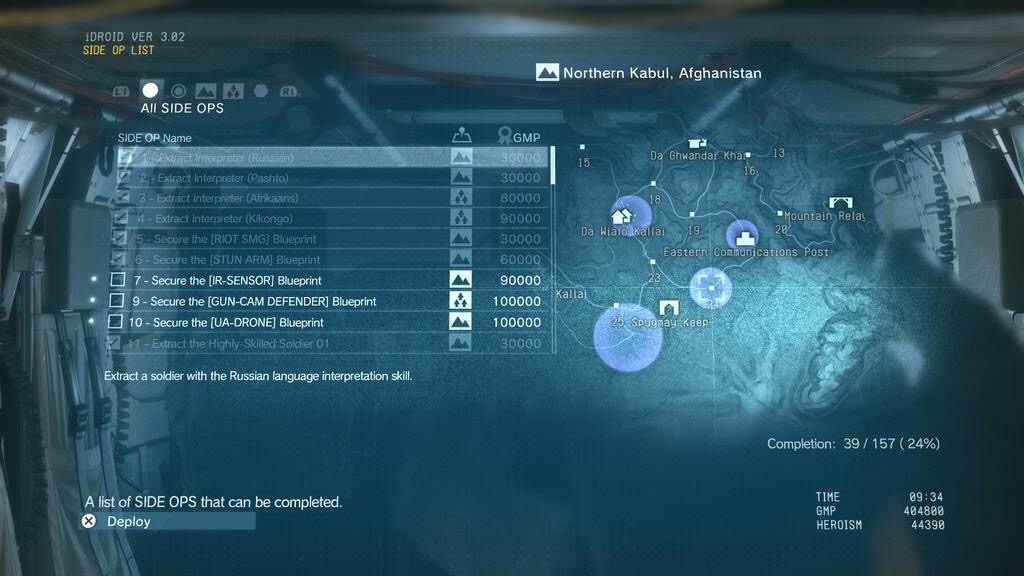Select the Da Wialo Kallai village map marker

[x=622, y=214]
